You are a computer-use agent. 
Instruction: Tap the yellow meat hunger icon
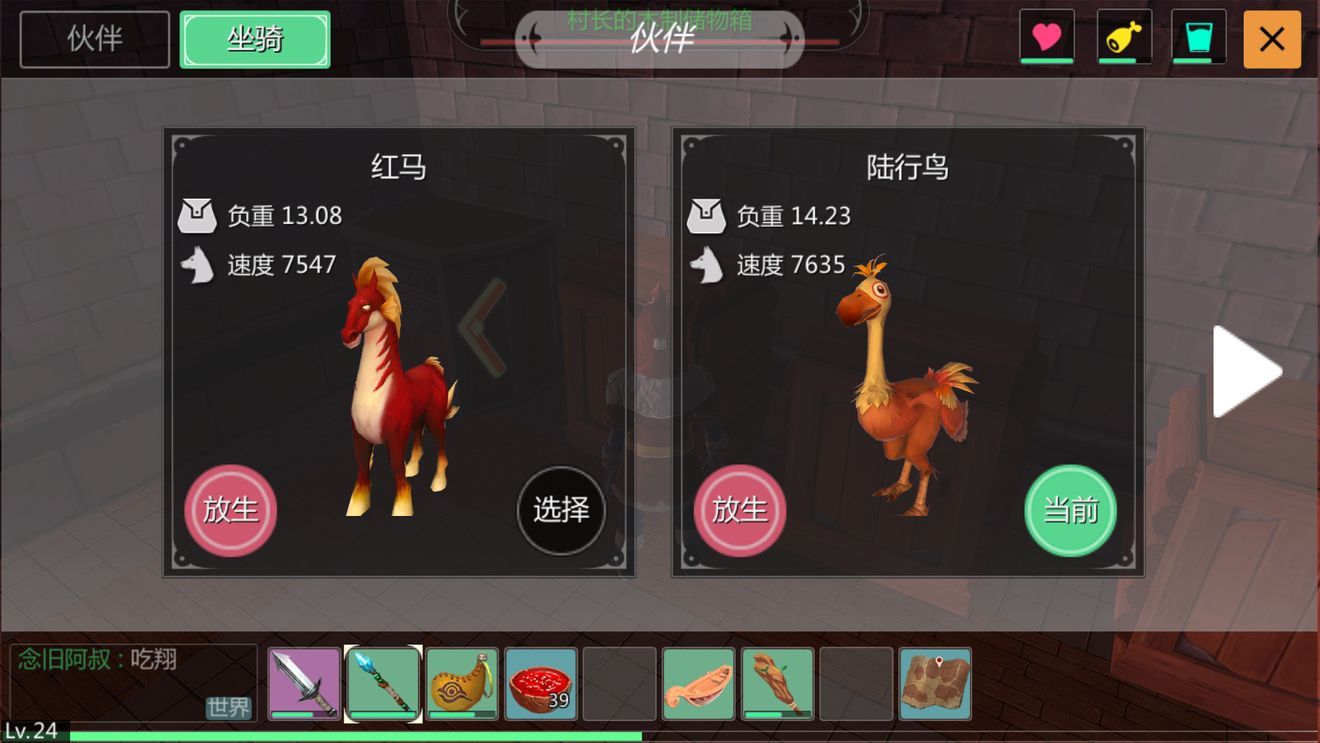(x=1124, y=38)
